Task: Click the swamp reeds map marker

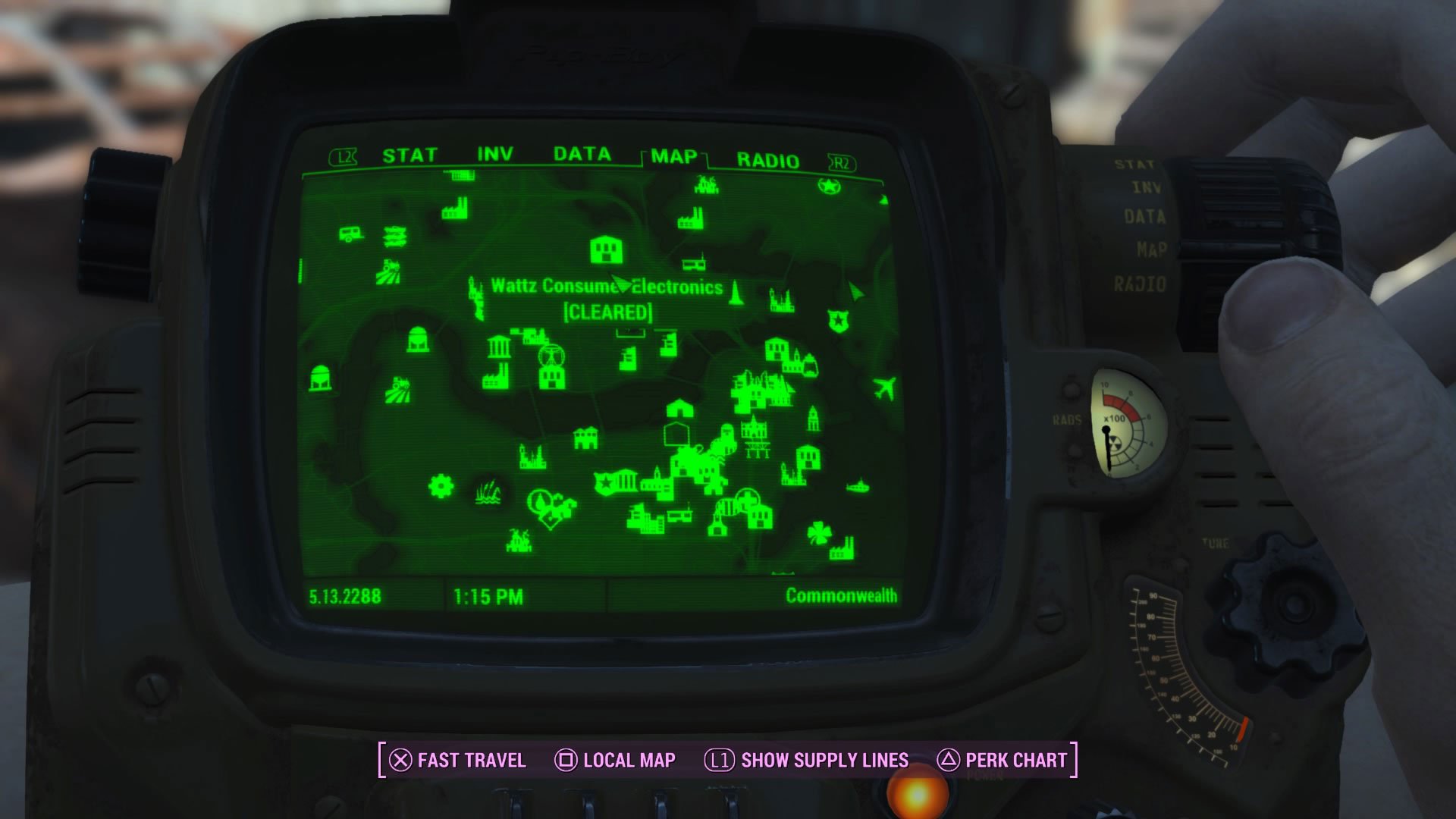Action: pyautogui.click(x=488, y=493)
